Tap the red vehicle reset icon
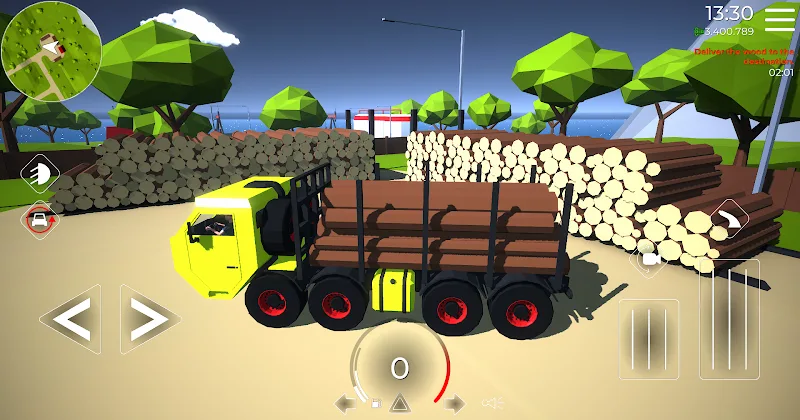Viewport: 800px width, 420px height. [x=40, y=219]
